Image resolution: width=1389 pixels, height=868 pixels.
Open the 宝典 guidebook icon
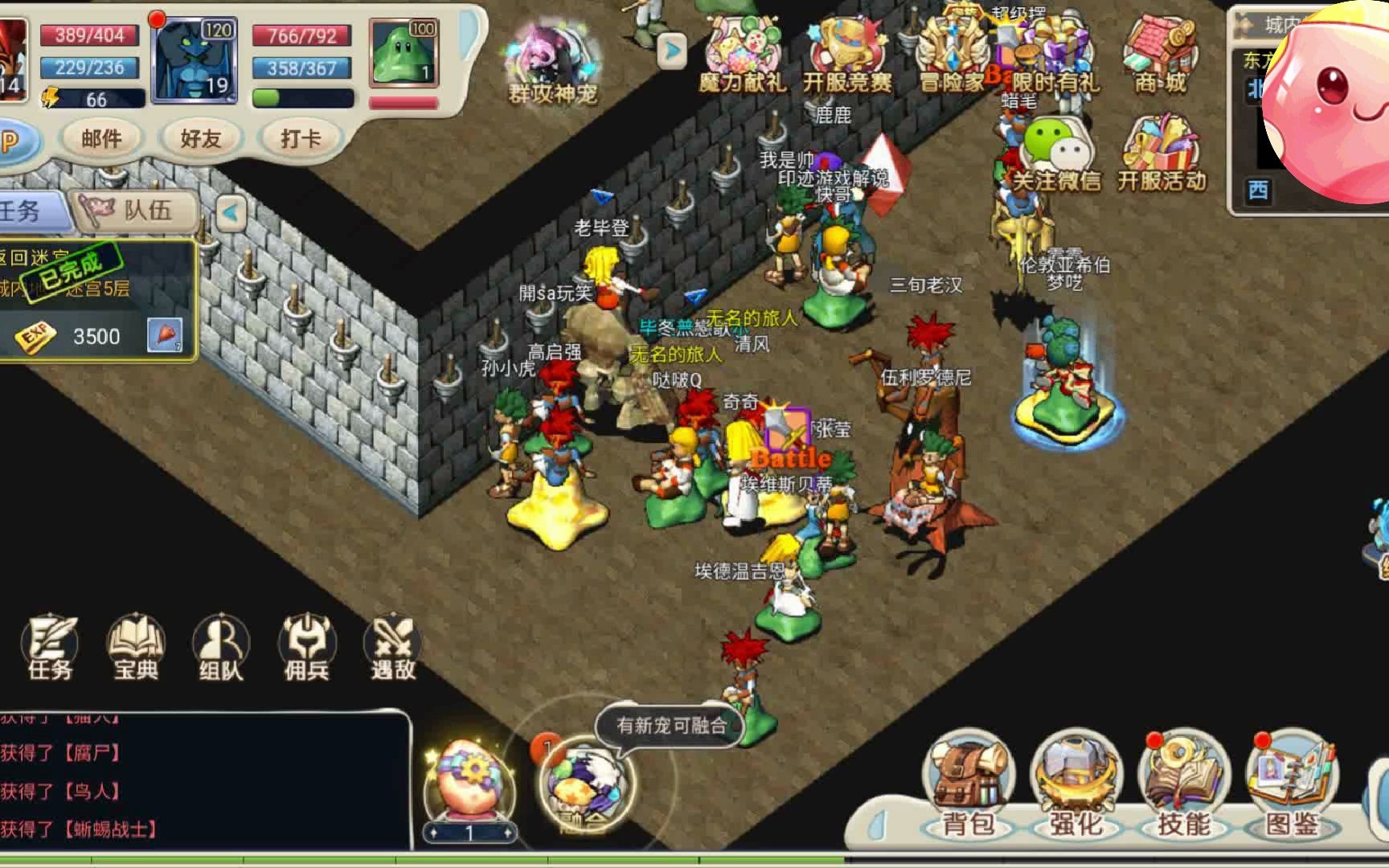(136, 648)
